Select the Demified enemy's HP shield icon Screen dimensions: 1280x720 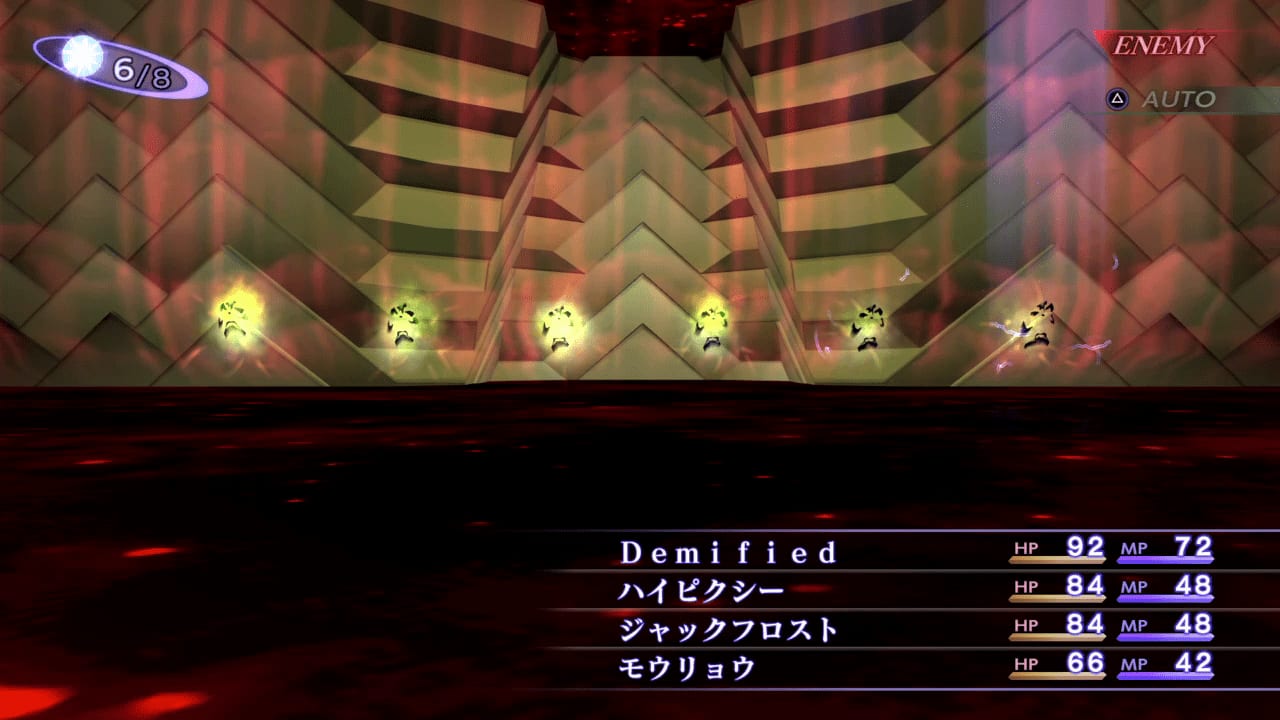pyautogui.click(x=1024, y=549)
